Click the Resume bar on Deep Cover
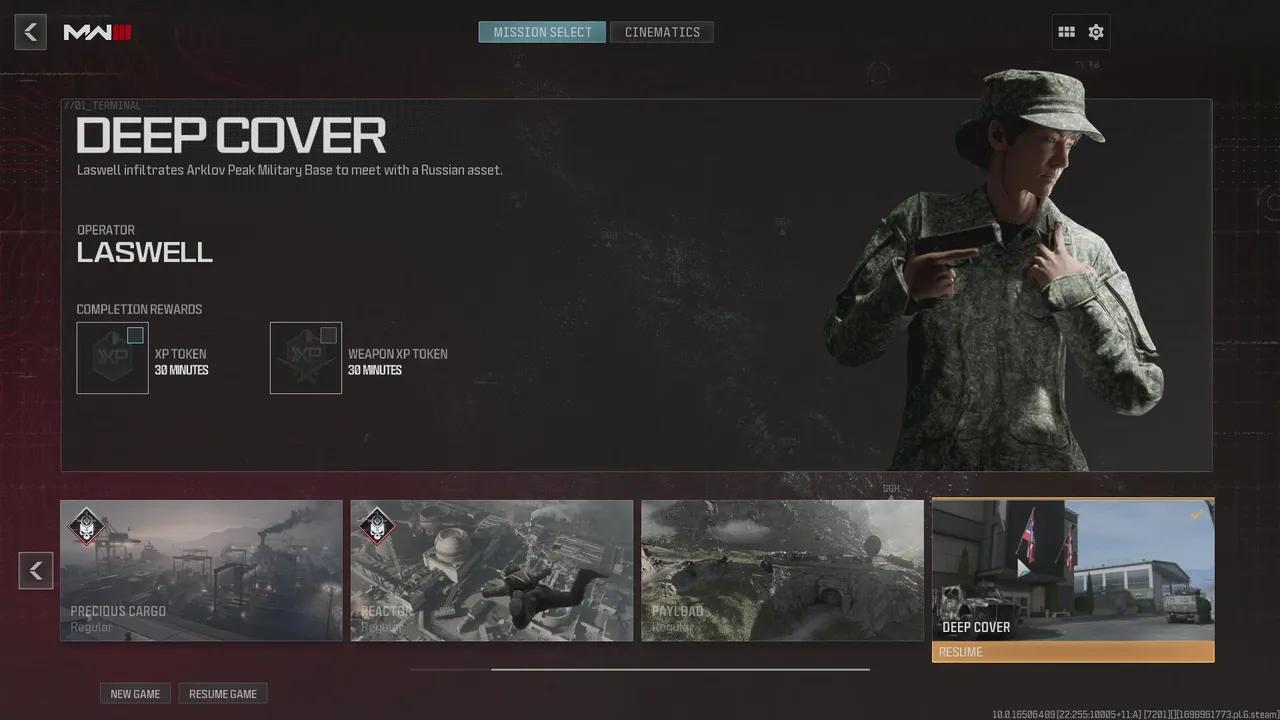The height and width of the screenshot is (720, 1280). pyautogui.click(x=1072, y=651)
